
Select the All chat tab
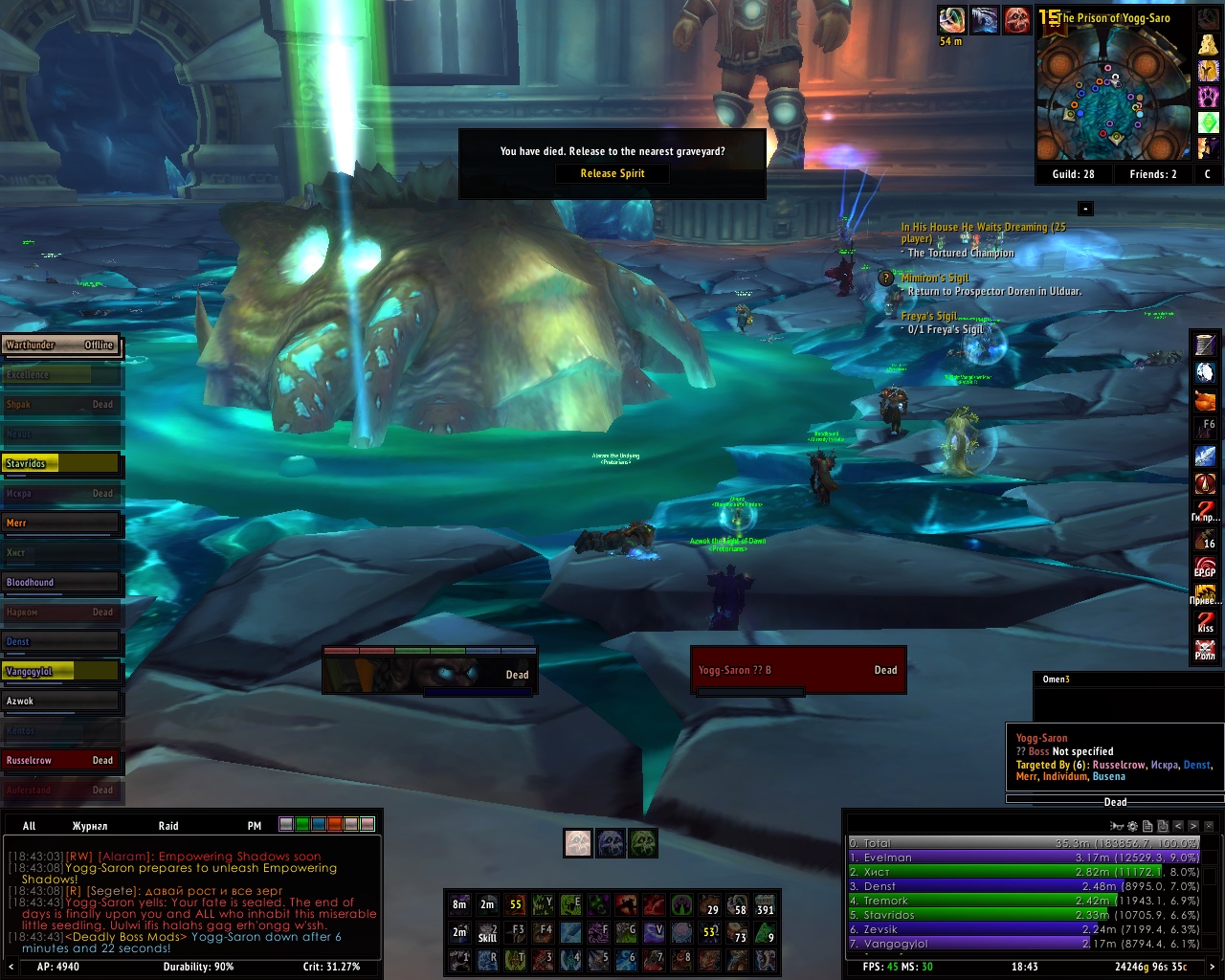[30, 826]
